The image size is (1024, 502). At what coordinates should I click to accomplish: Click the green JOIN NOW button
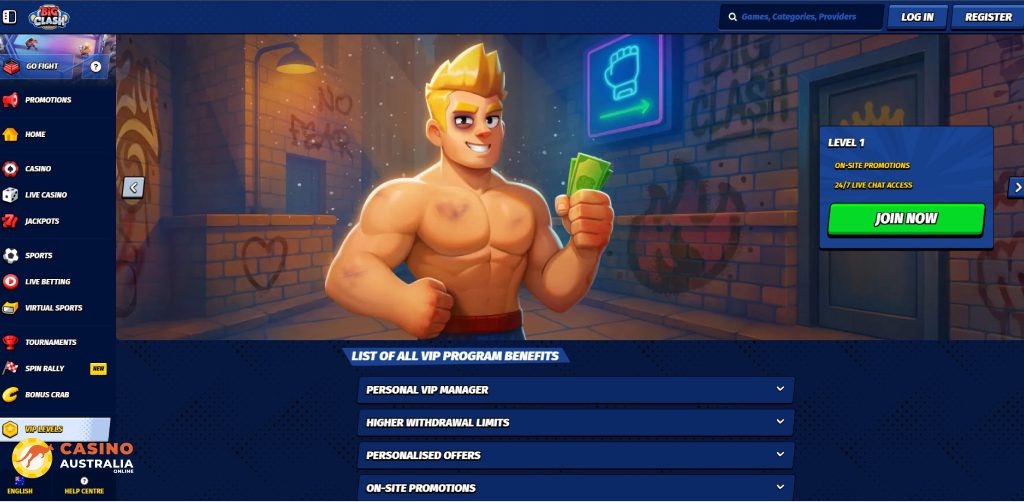coord(906,218)
